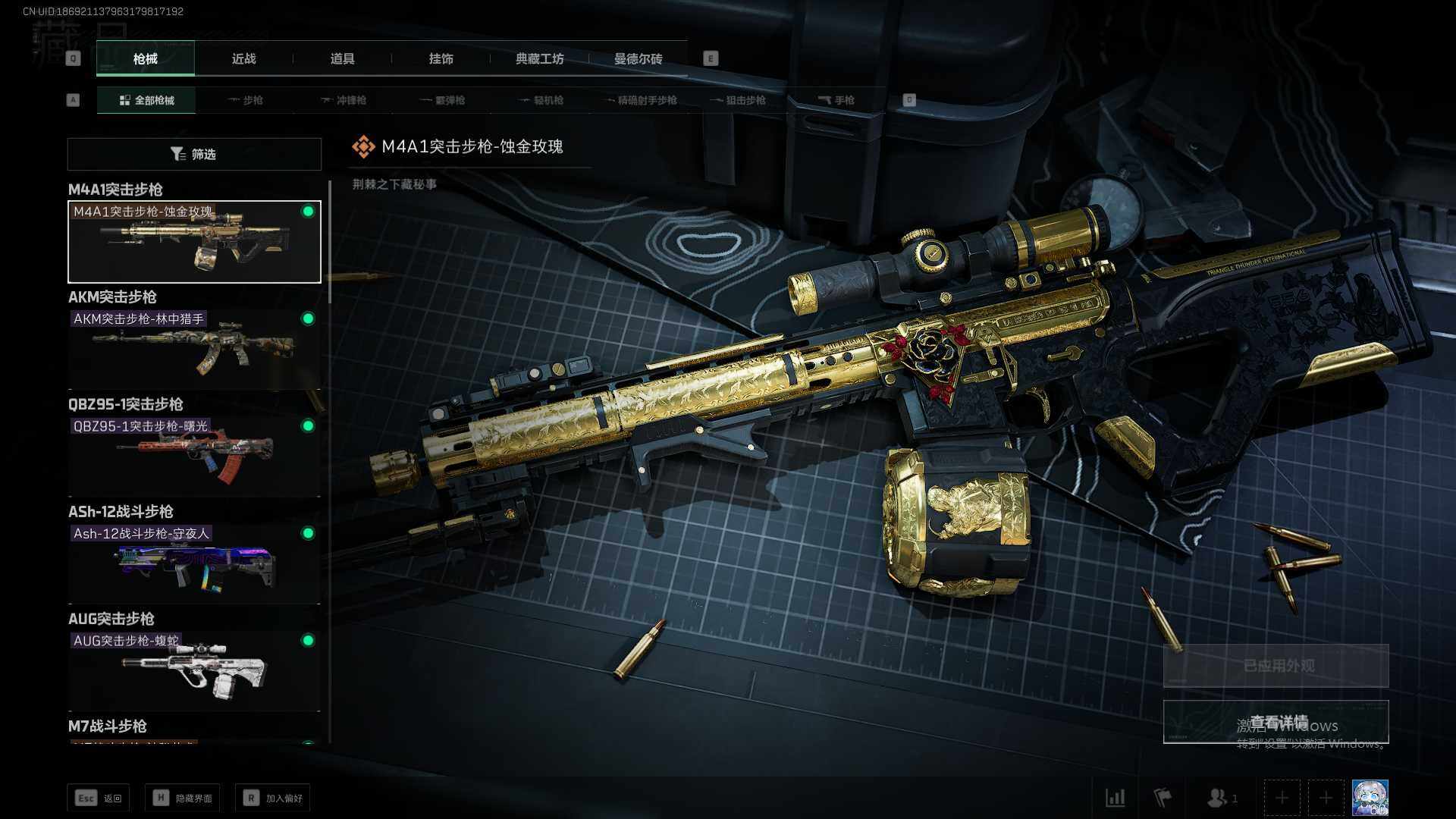The image size is (1456, 819).
Task: Switch to the 曼德尔砖 tab
Action: pyautogui.click(x=638, y=59)
